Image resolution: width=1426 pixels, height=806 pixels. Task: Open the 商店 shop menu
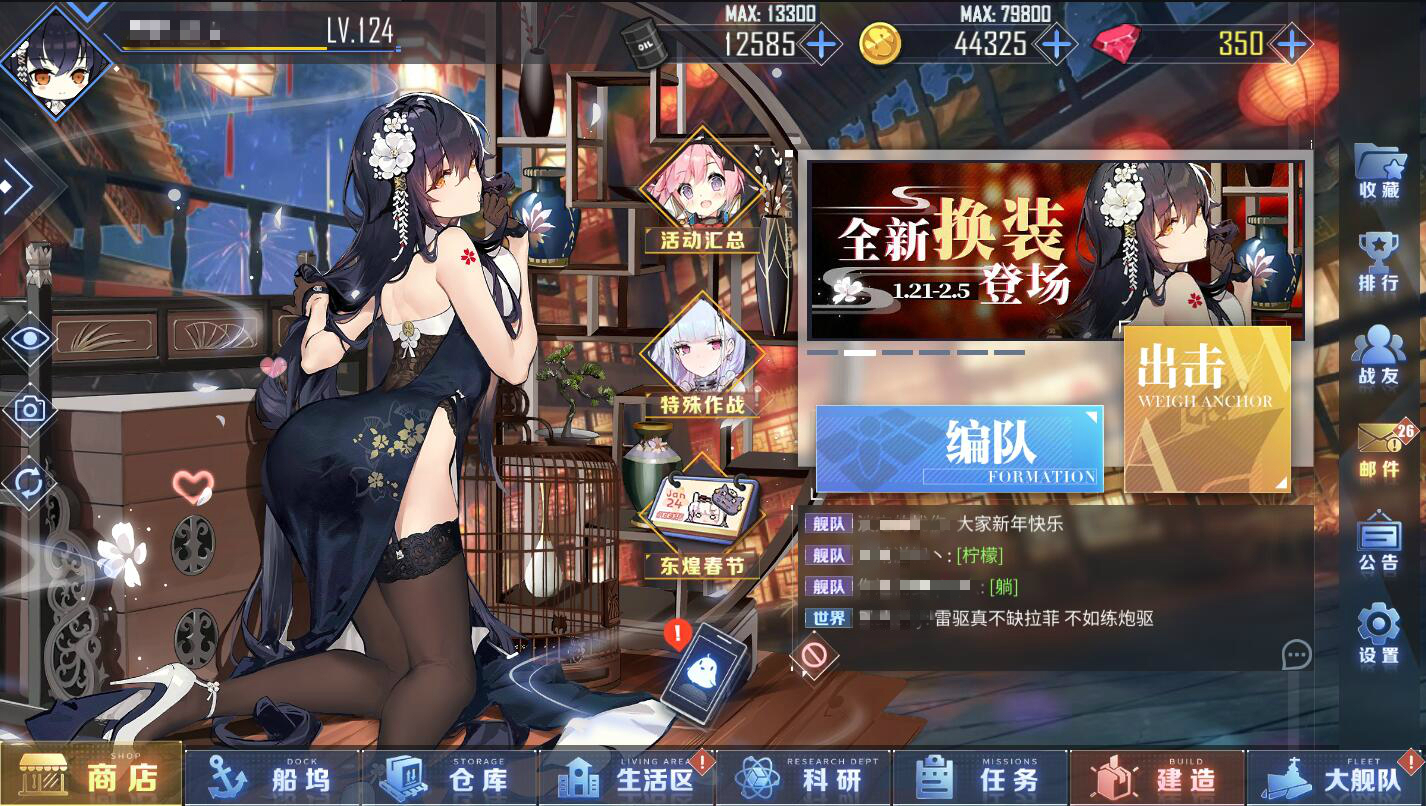pos(92,776)
